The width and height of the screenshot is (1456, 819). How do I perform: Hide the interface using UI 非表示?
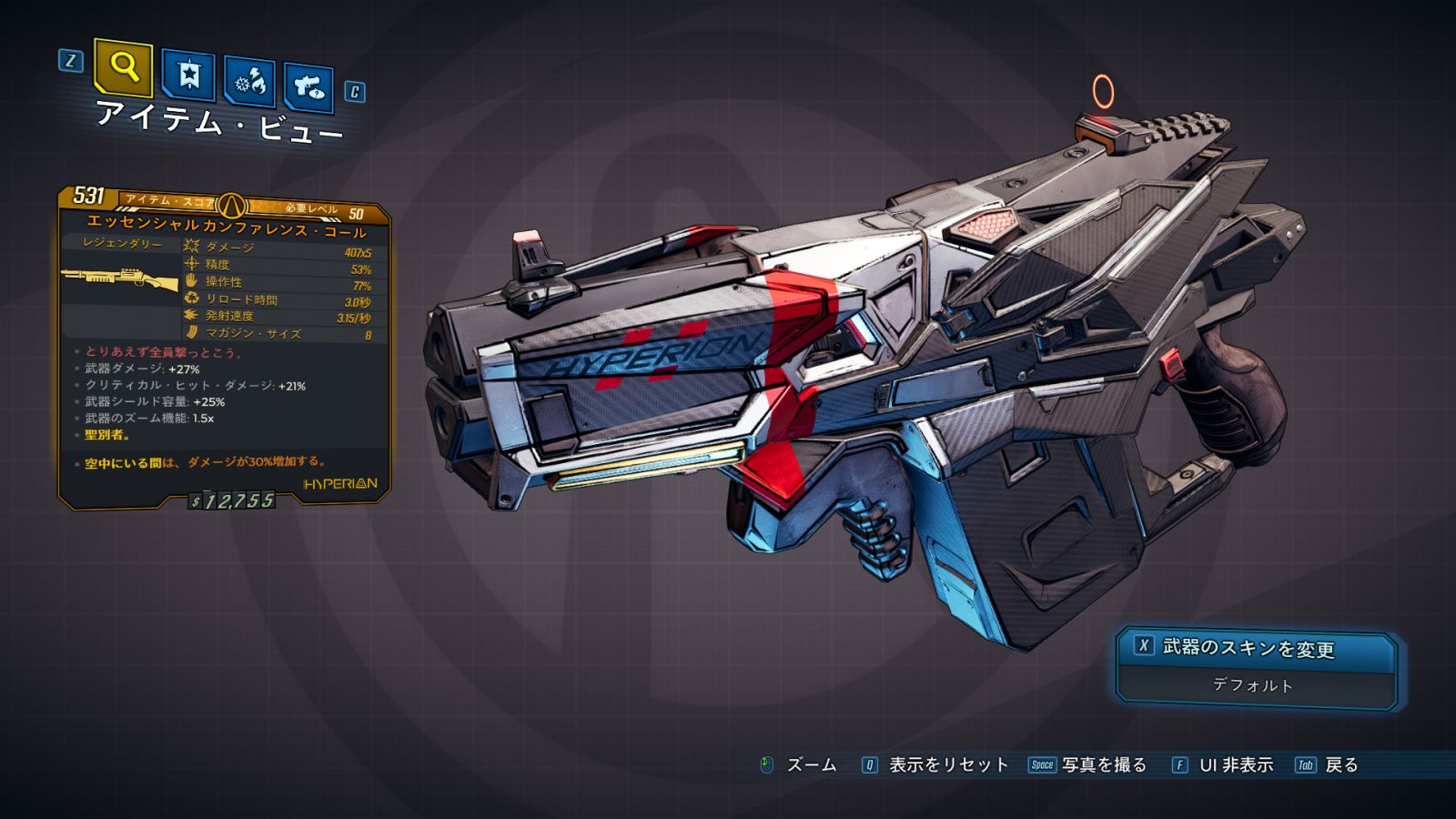[1235, 765]
